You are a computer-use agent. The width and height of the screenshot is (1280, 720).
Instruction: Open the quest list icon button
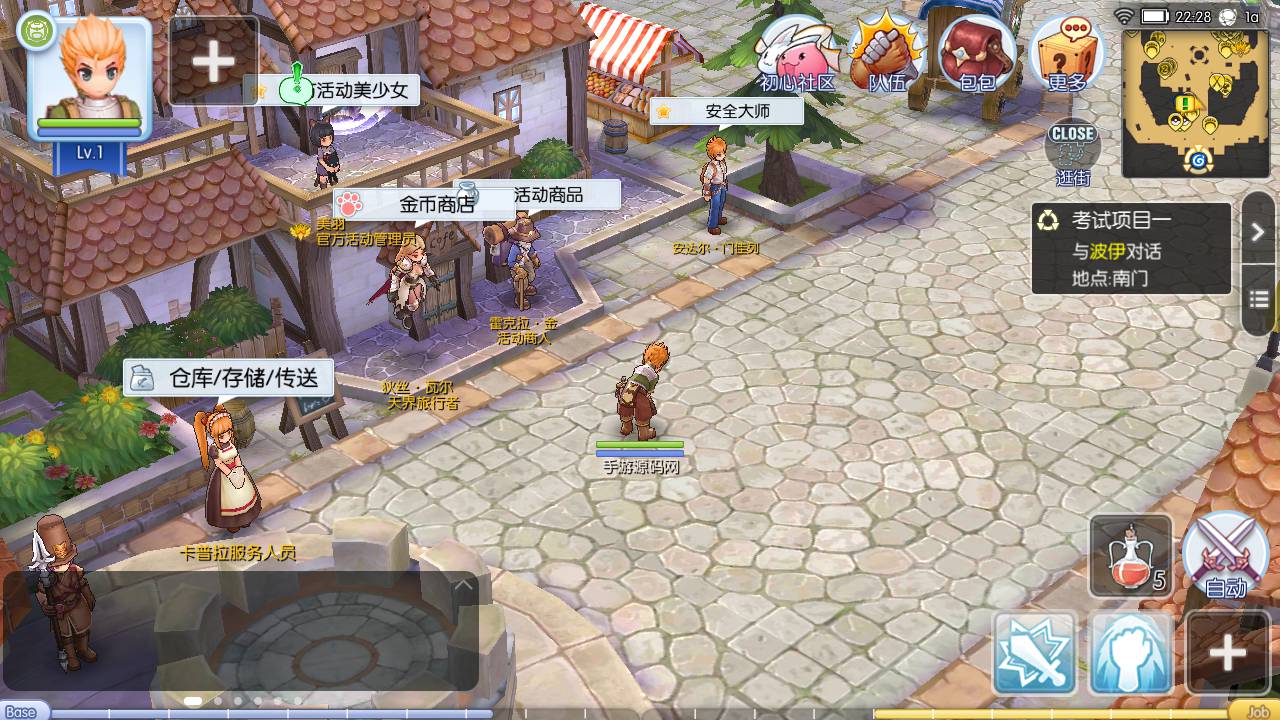coord(1258,299)
